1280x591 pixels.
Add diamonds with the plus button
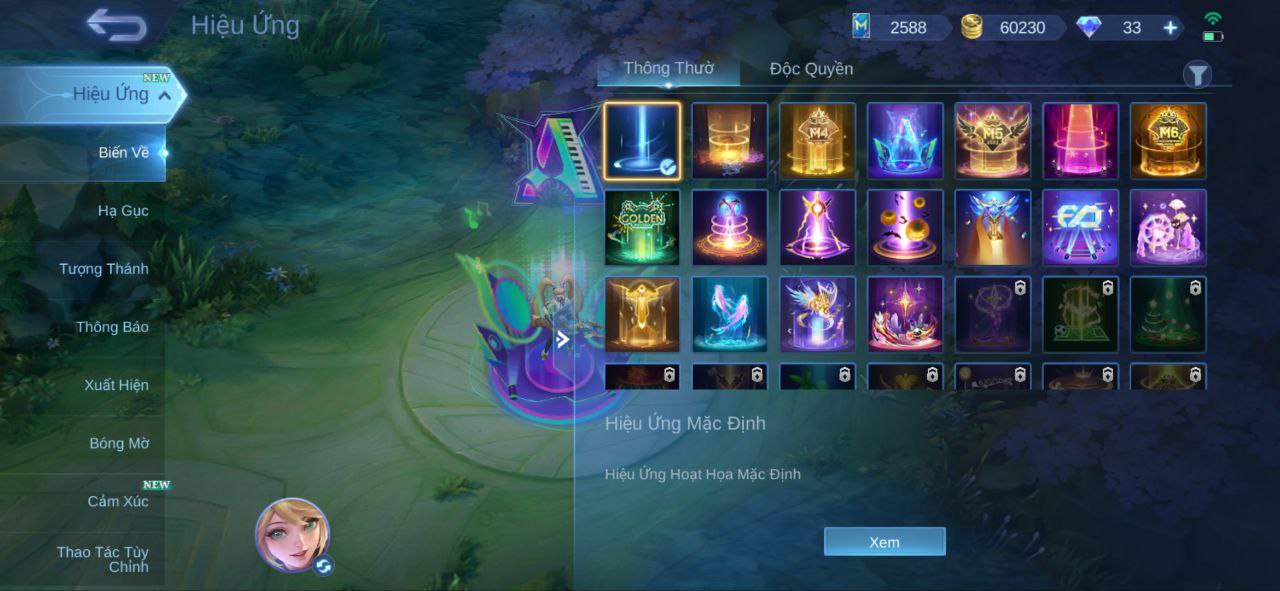point(1170,28)
